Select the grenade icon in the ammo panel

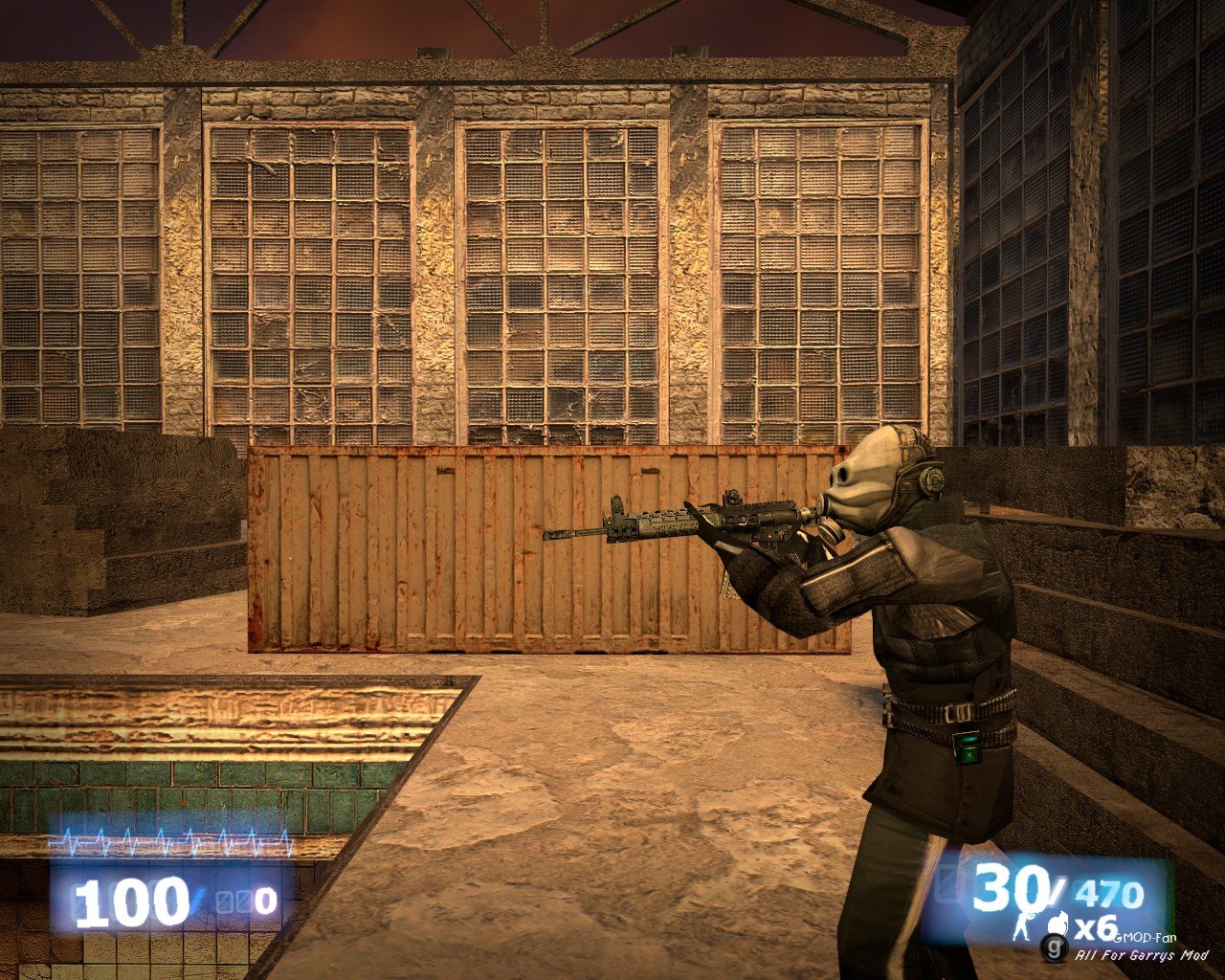click(1058, 925)
